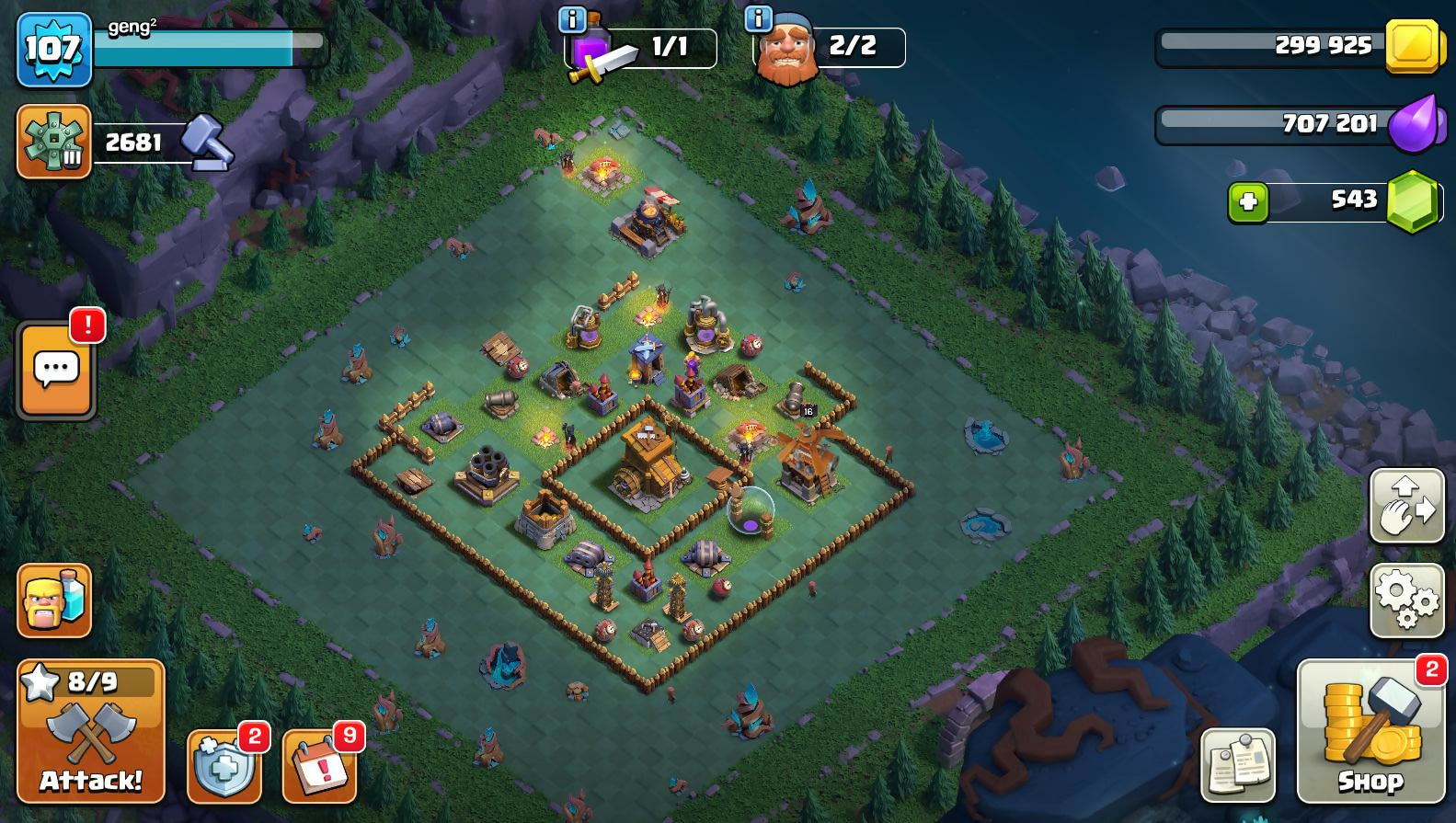Start a battle with the Attack! button

click(x=90, y=731)
